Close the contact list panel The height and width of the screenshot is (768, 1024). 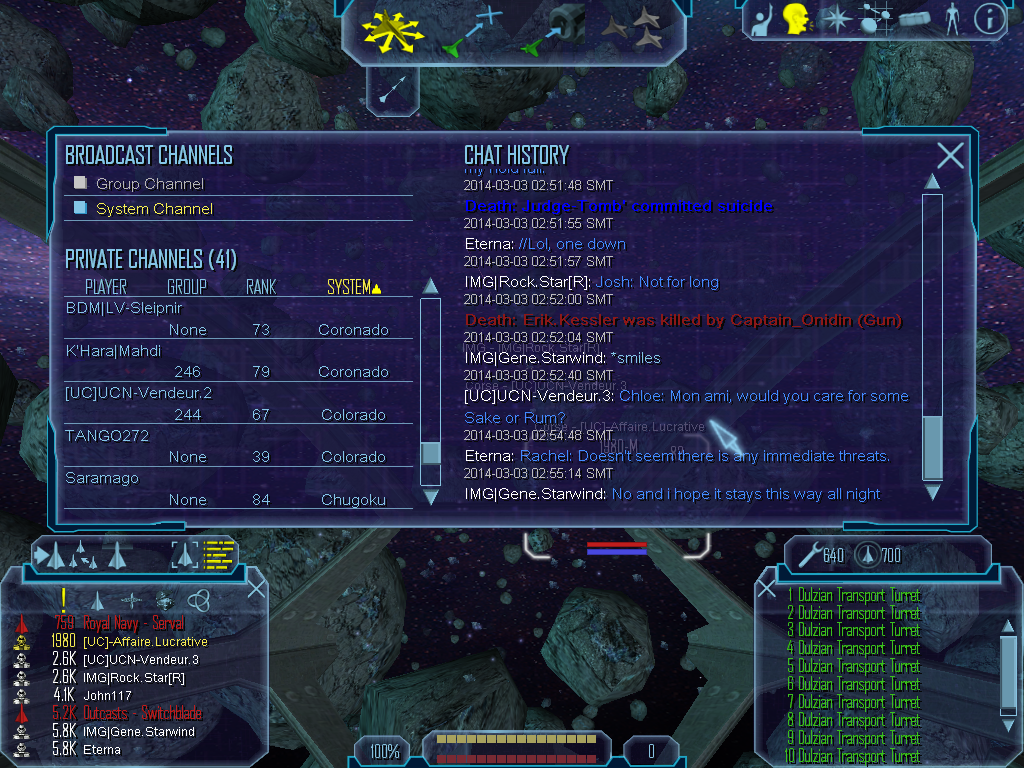click(256, 588)
